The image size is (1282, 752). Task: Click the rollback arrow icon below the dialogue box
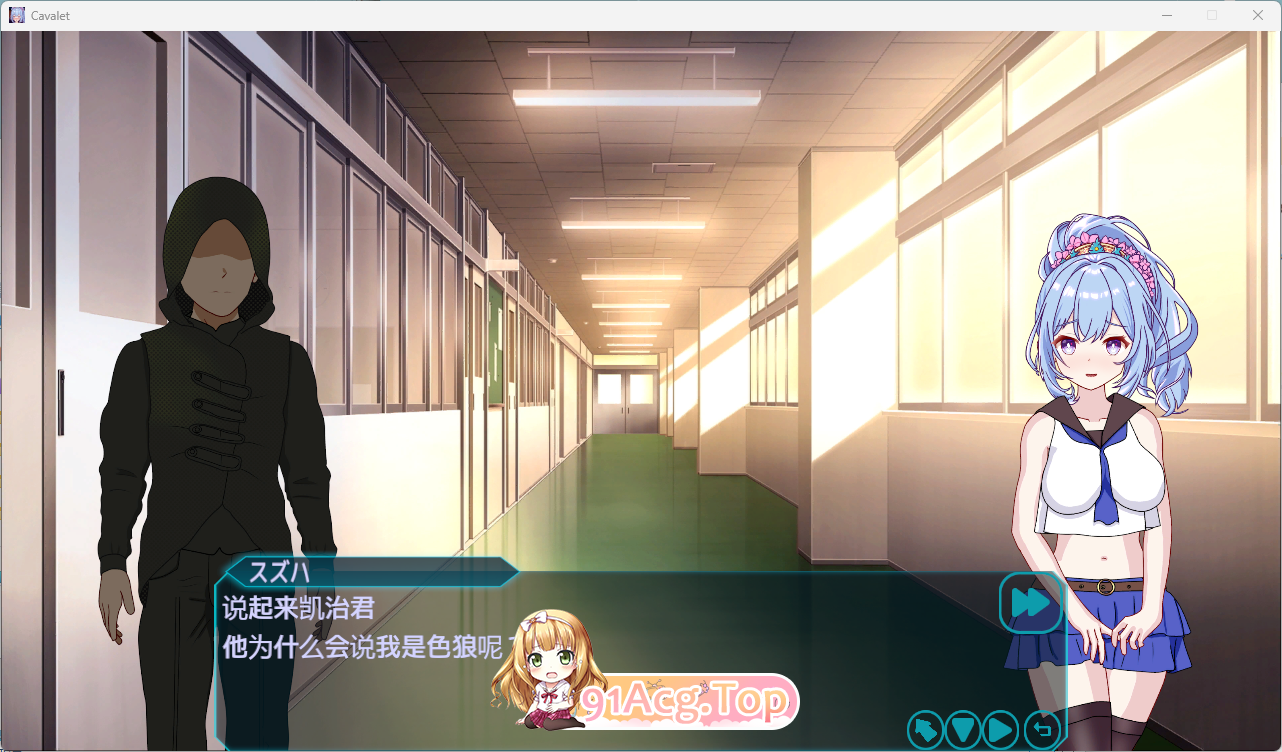925,730
